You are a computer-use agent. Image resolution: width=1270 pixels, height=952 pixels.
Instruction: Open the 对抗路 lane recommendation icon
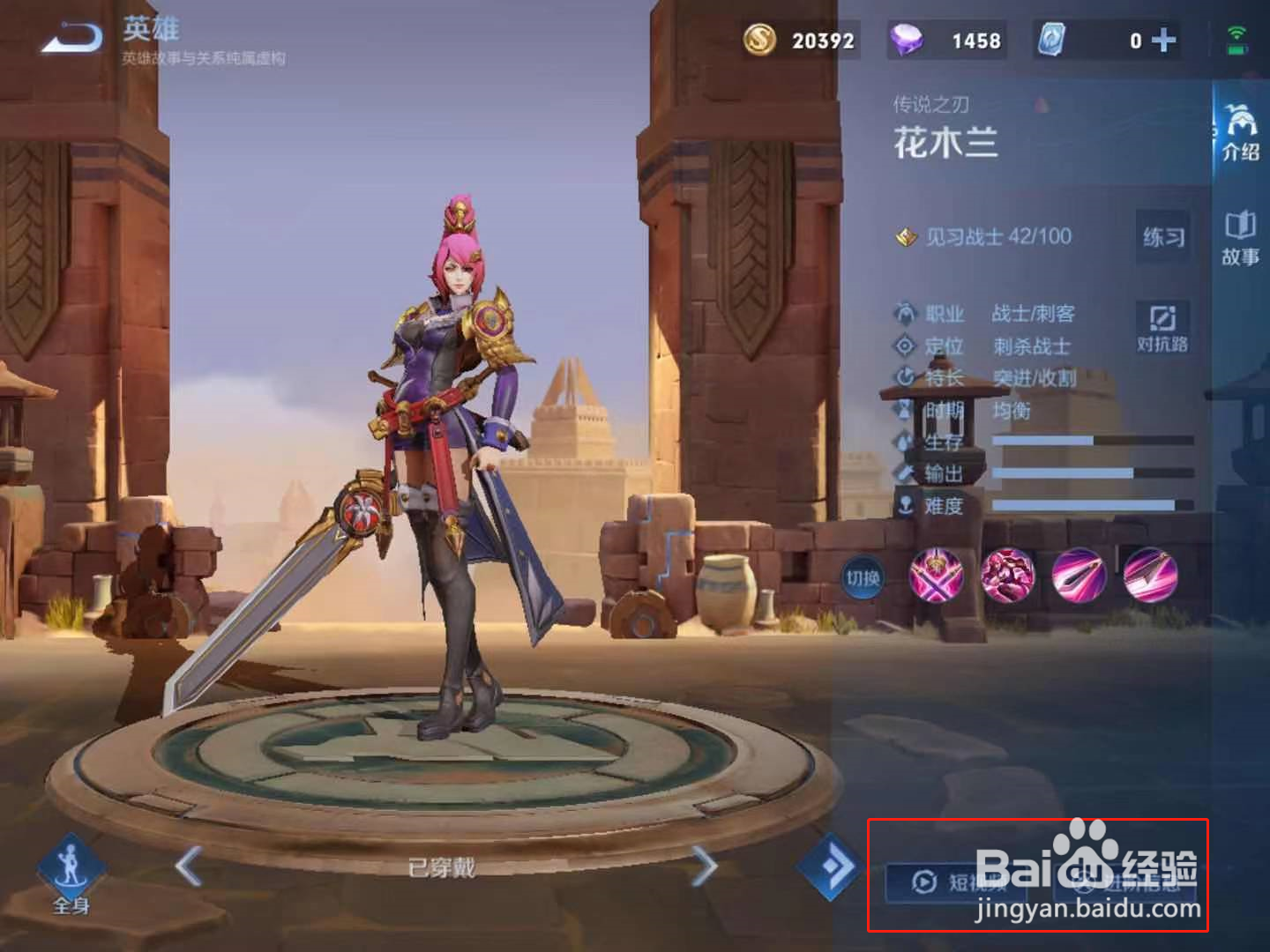click(x=1166, y=326)
